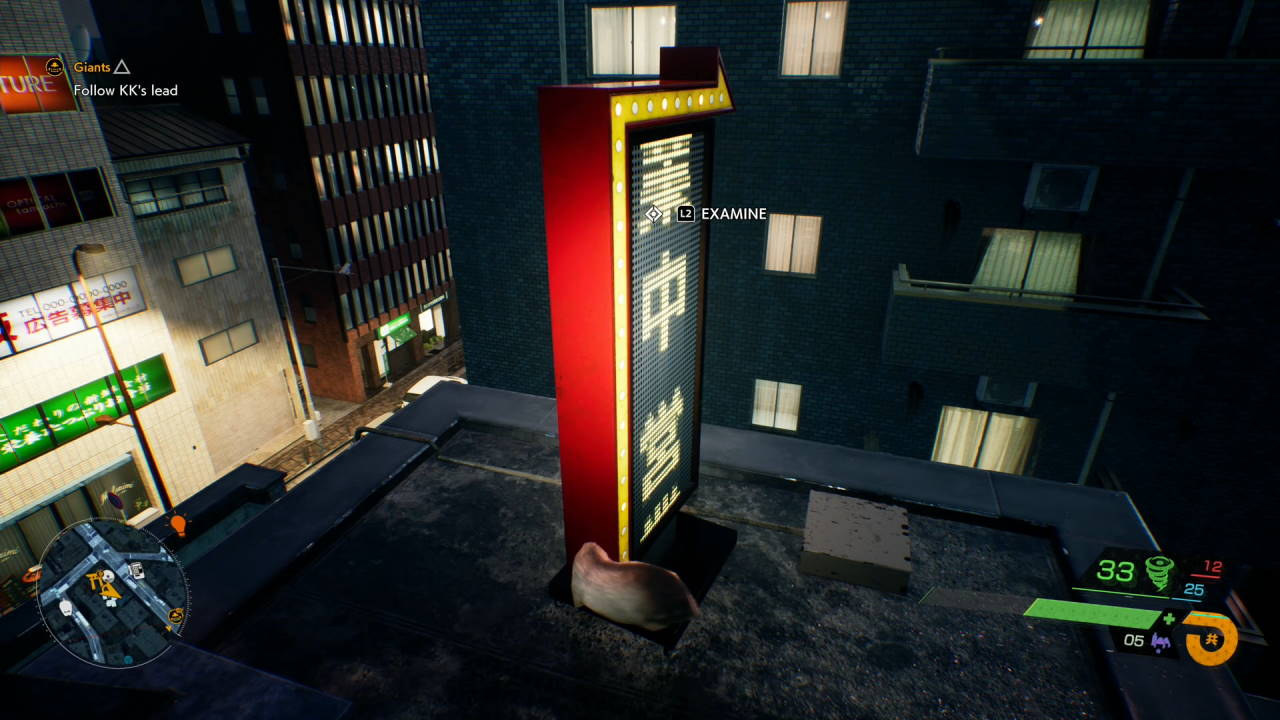Click the torii gate icon on the minimap
This screenshot has height=720, width=1280.
click(95, 579)
